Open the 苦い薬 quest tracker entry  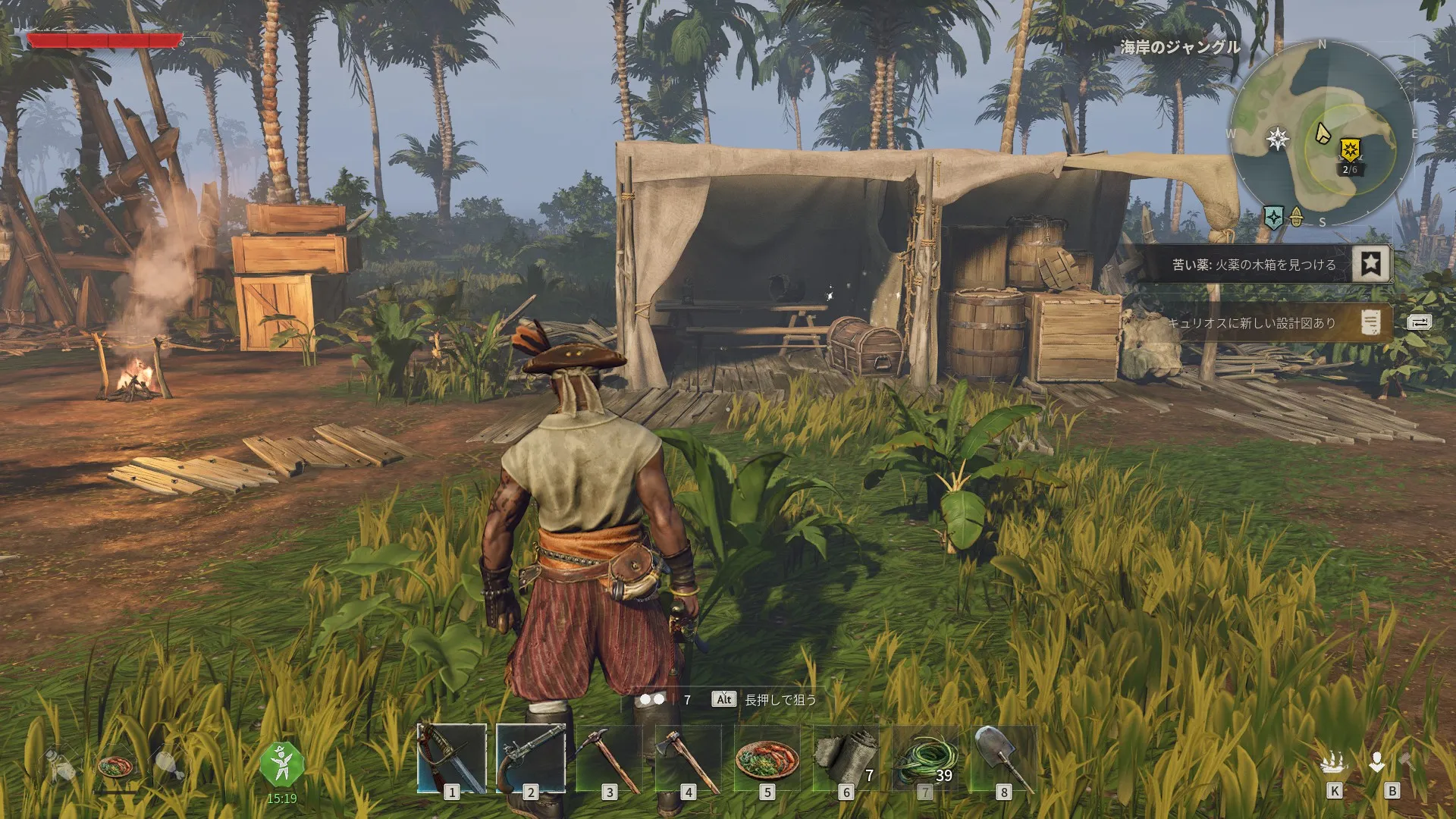point(1253,265)
